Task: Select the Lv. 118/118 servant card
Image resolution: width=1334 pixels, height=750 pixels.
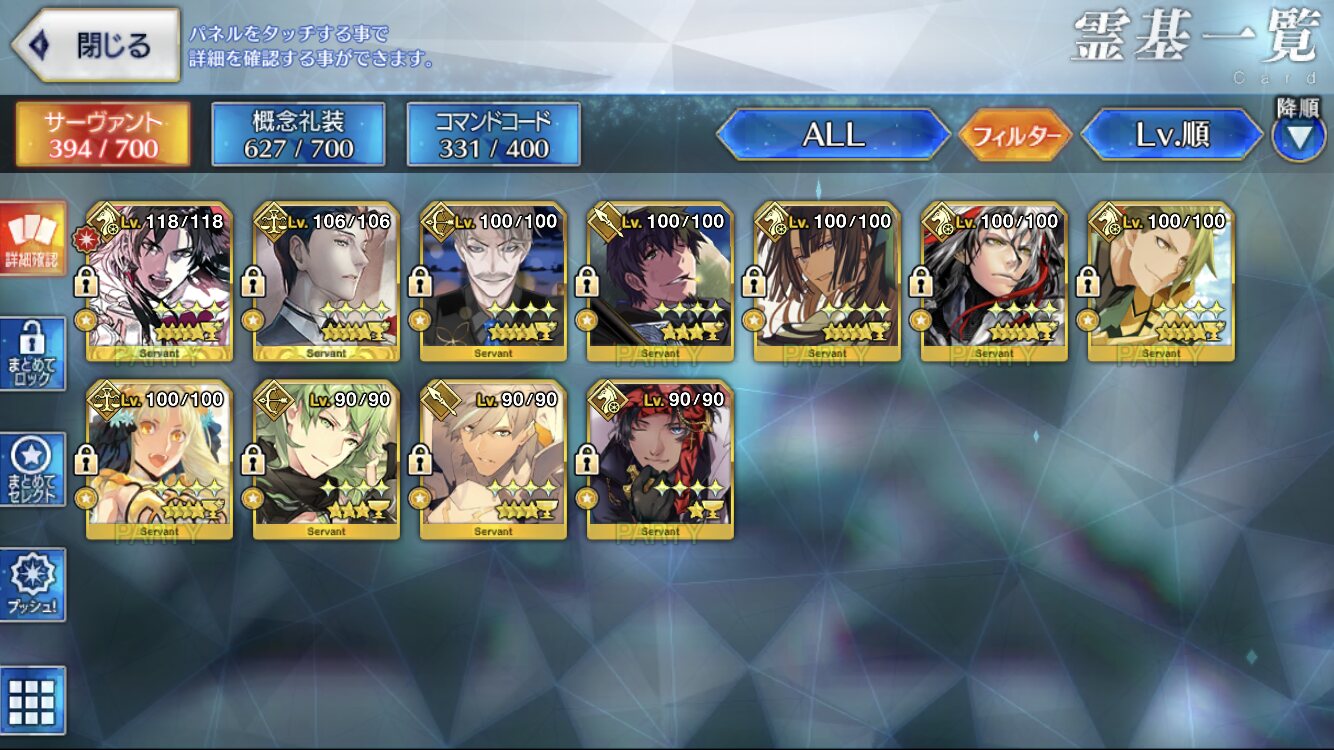Action: (160, 281)
